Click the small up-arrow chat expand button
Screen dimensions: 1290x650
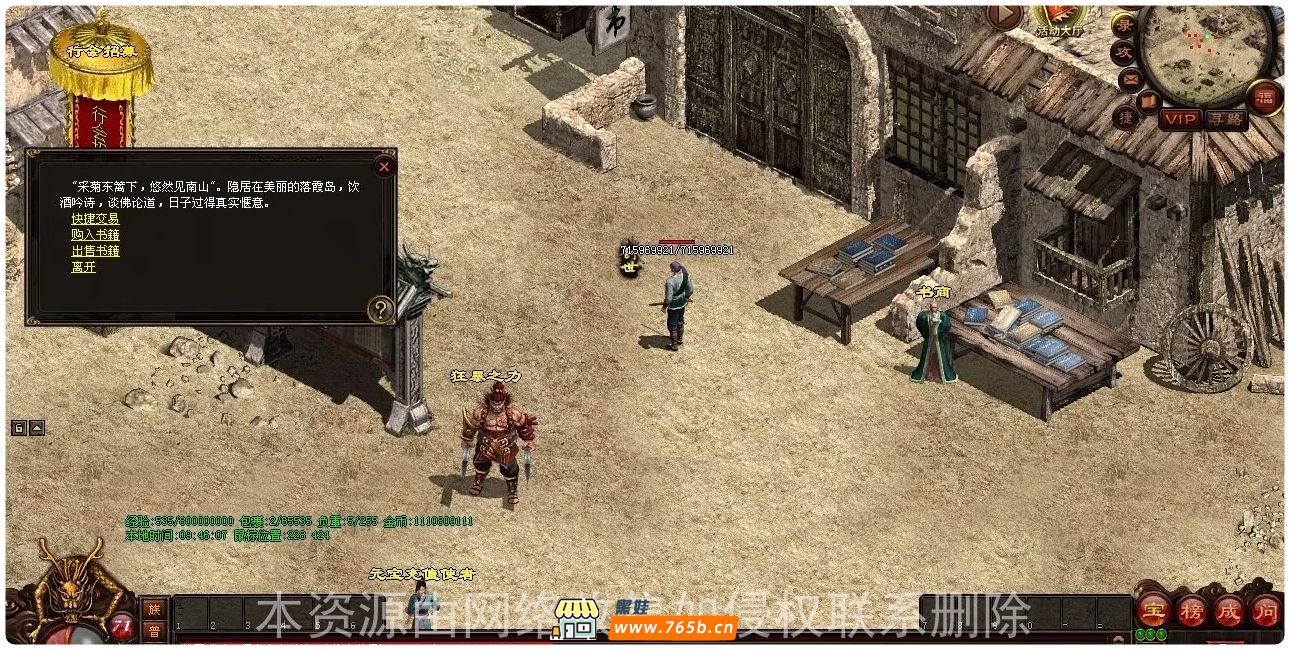[x=37, y=428]
